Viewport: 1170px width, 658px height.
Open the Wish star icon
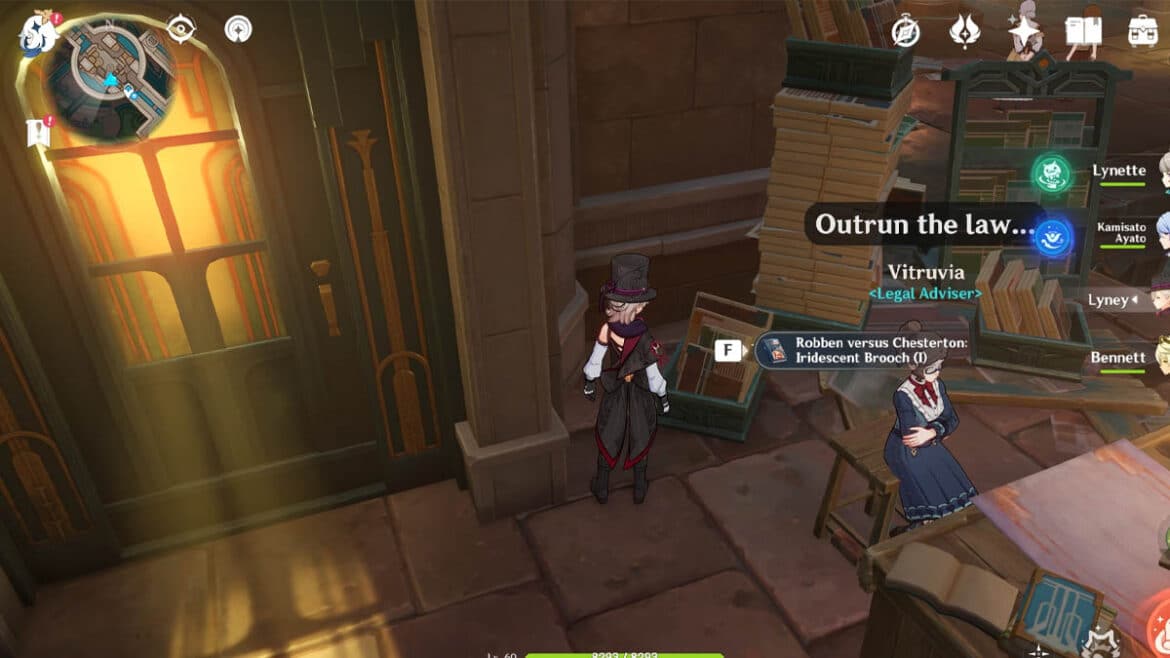click(x=1023, y=32)
